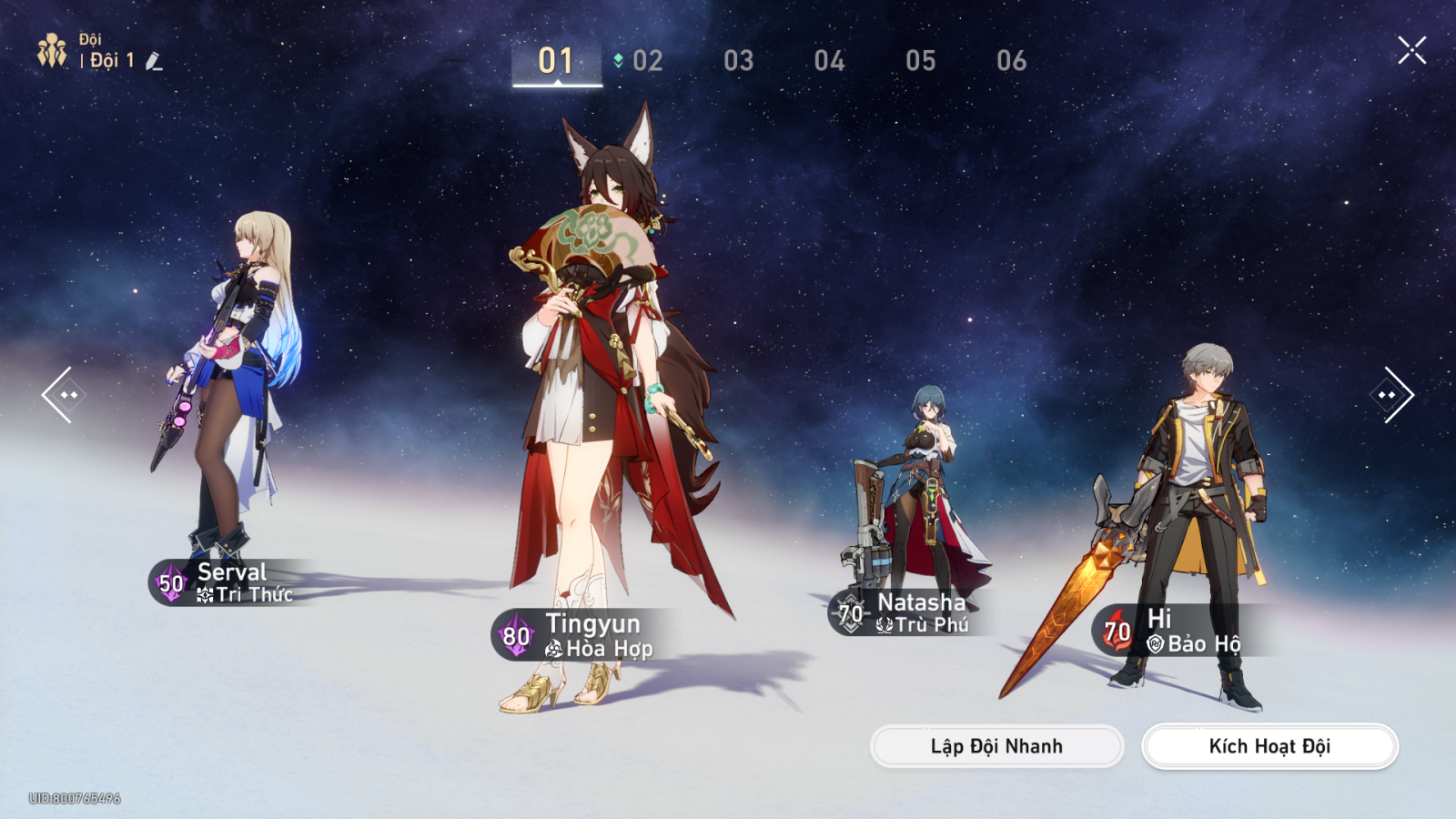Choose team tab 06
This screenshot has height=819, width=1456.
(x=1011, y=61)
